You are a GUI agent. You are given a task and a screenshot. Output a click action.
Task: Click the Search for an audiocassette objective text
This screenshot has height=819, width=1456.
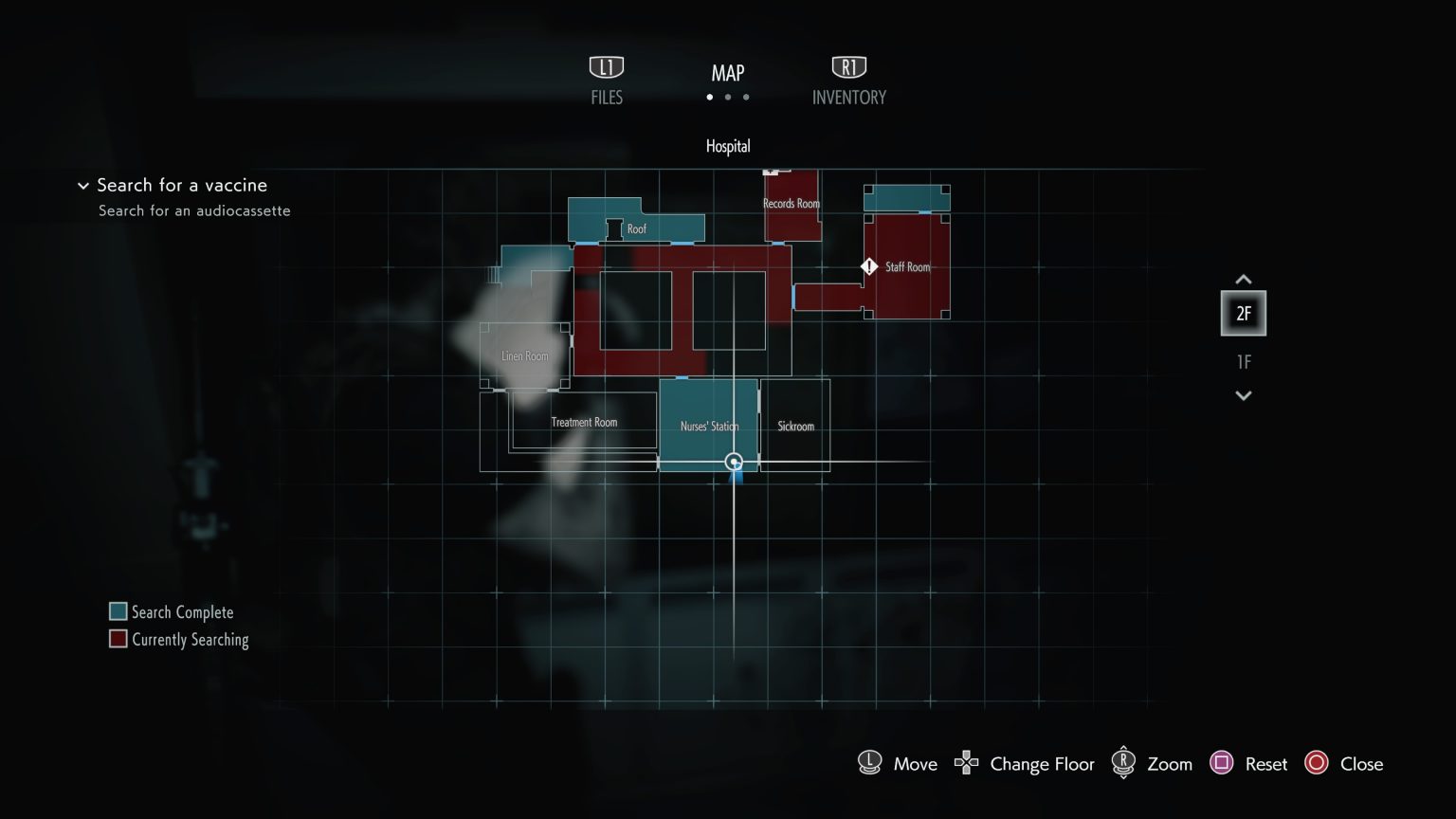[194, 210]
